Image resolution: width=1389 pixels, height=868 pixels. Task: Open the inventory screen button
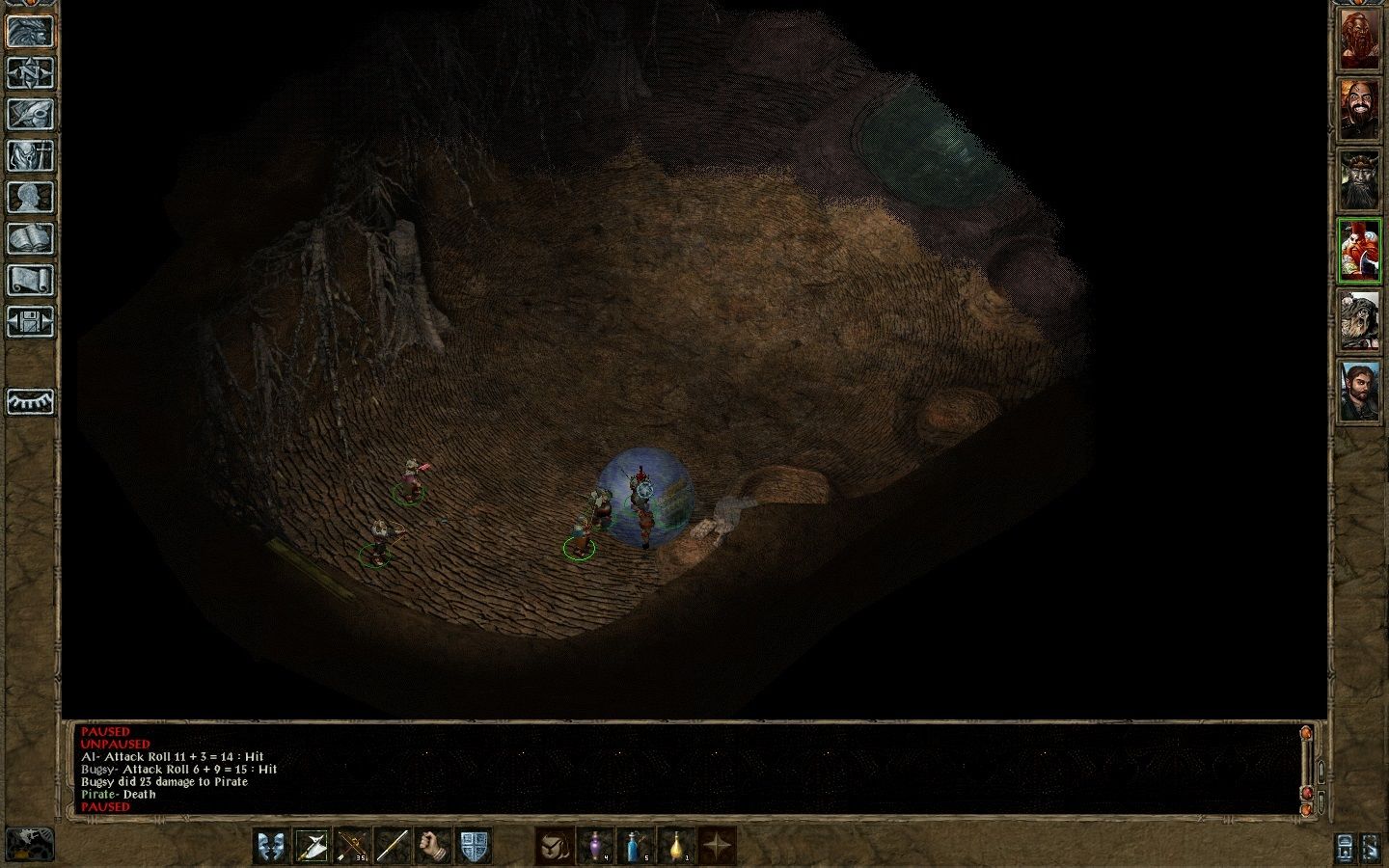(x=30, y=155)
